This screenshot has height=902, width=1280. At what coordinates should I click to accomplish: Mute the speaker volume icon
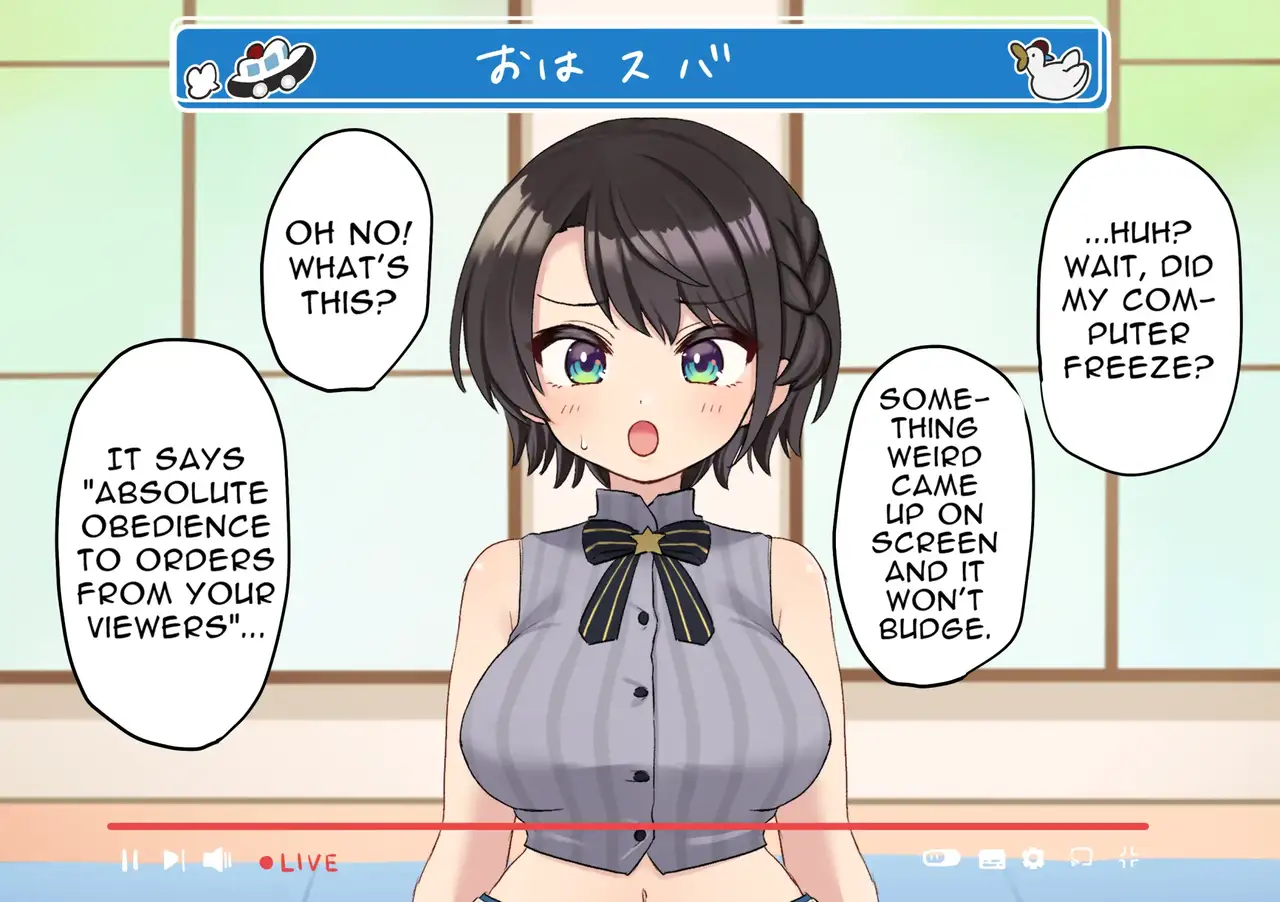(x=217, y=859)
